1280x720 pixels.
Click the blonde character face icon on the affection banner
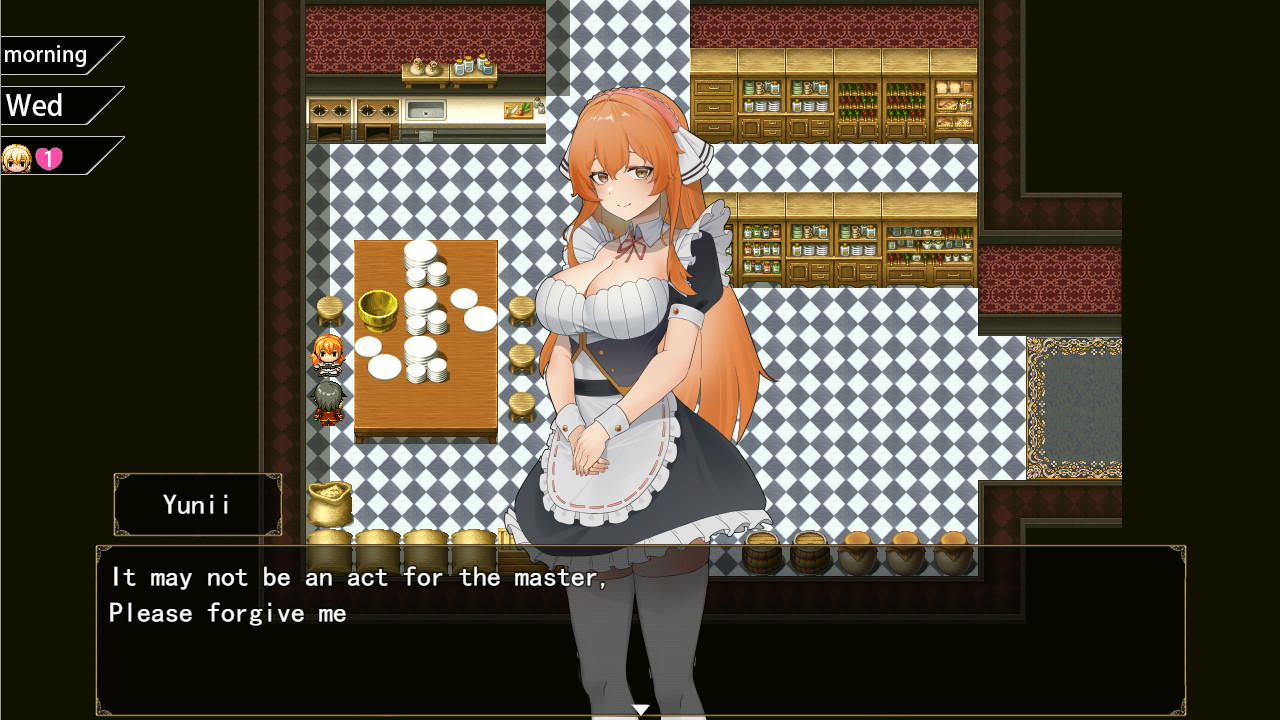click(x=18, y=157)
